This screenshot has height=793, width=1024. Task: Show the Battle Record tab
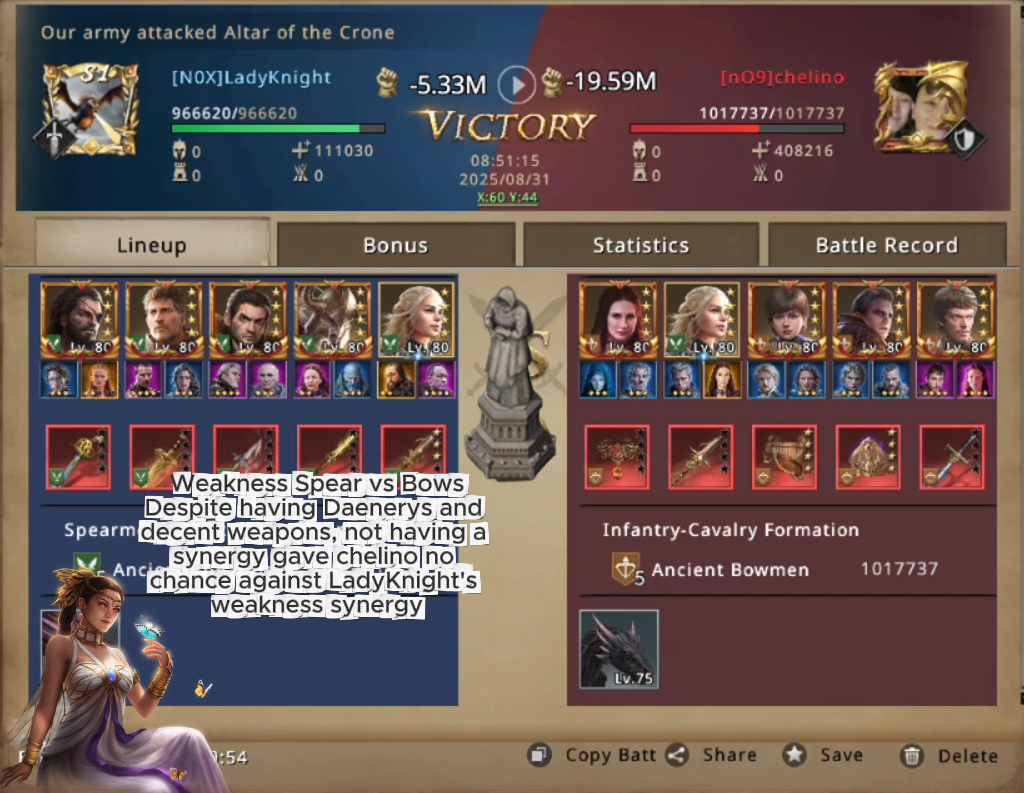click(886, 245)
